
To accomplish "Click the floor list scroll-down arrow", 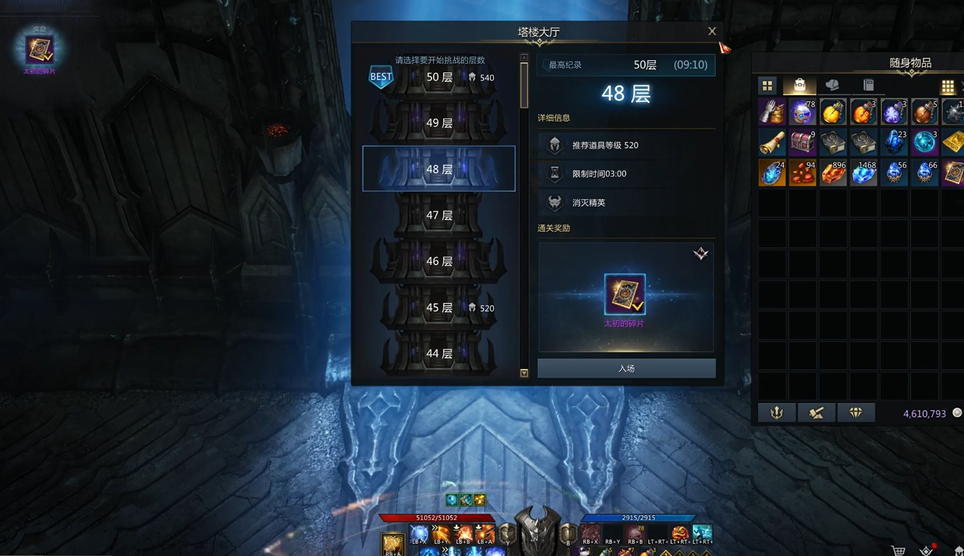I will 524,372.
